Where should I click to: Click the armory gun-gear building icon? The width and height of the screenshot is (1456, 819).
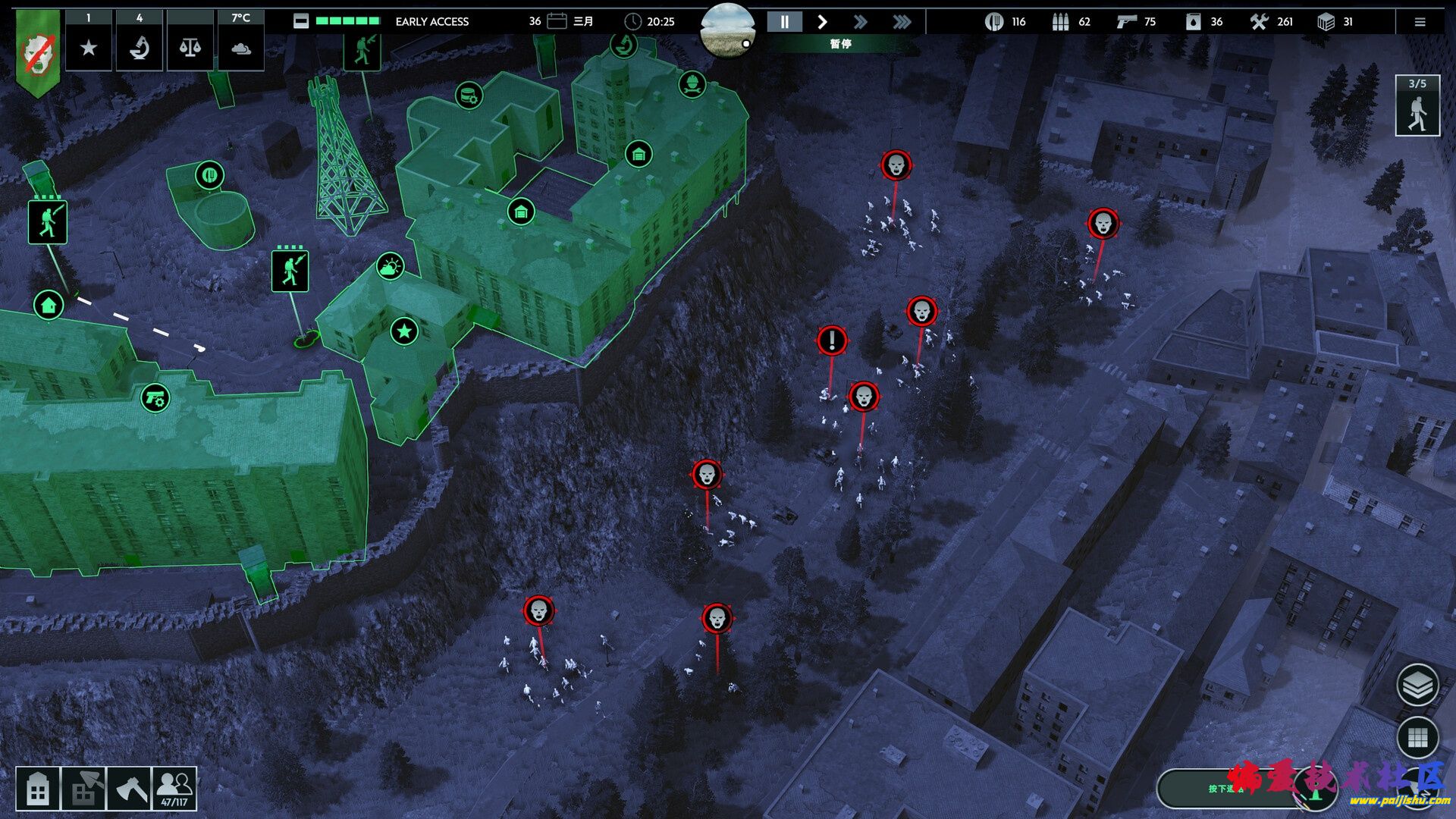point(155,397)
